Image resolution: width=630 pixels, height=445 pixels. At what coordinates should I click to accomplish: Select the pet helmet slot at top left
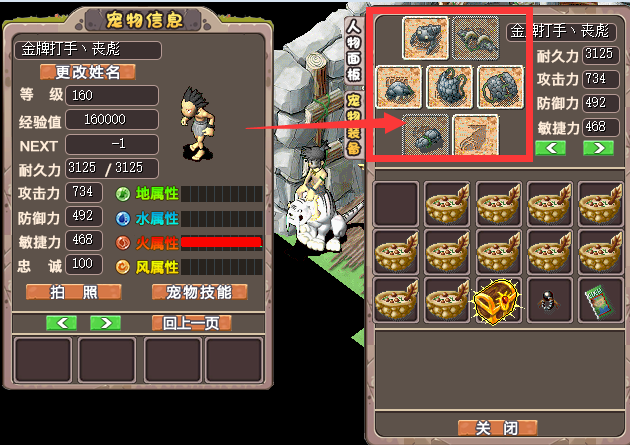tap(425, 37)
